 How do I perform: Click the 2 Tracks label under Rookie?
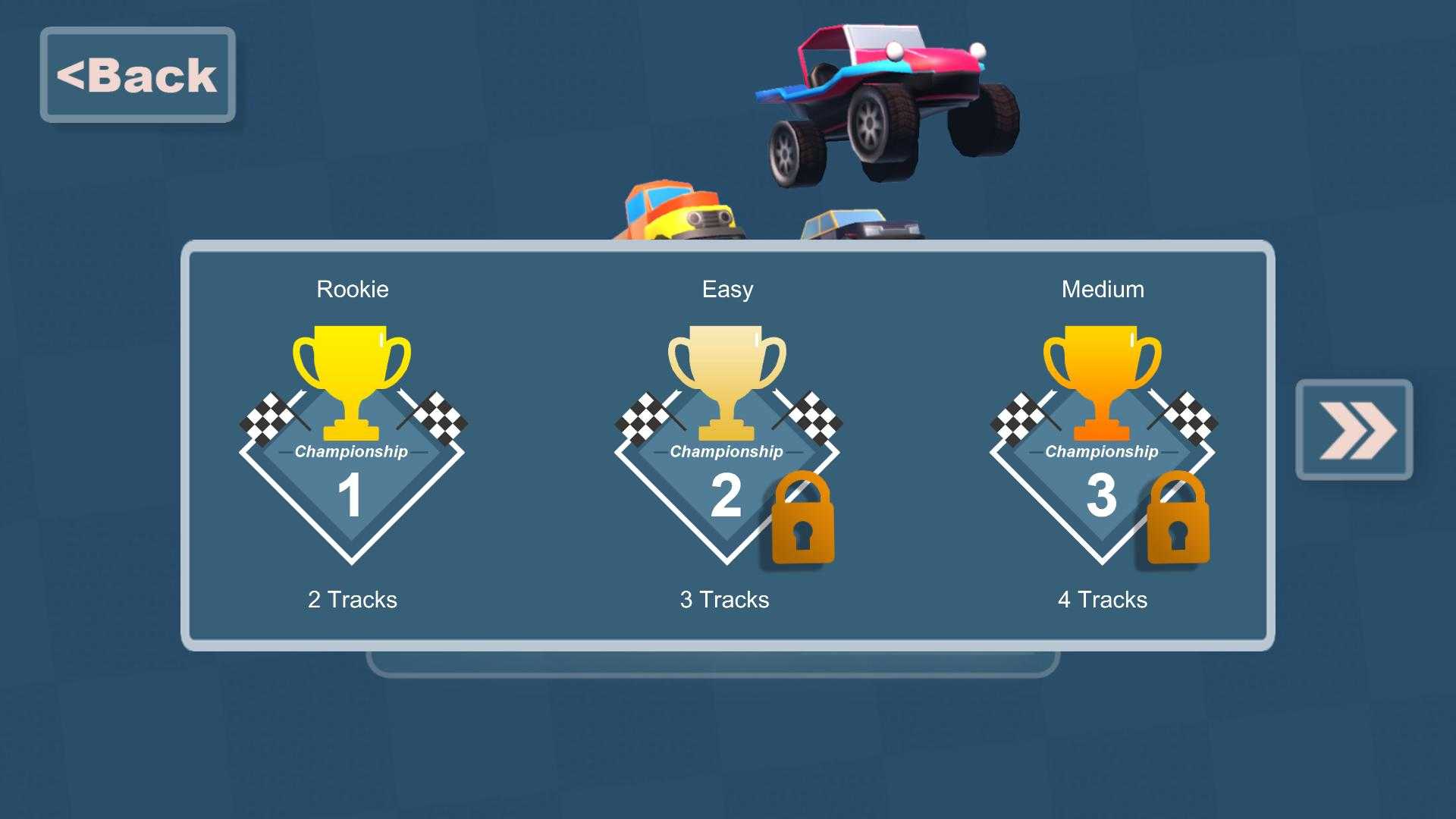coord(351,599)
